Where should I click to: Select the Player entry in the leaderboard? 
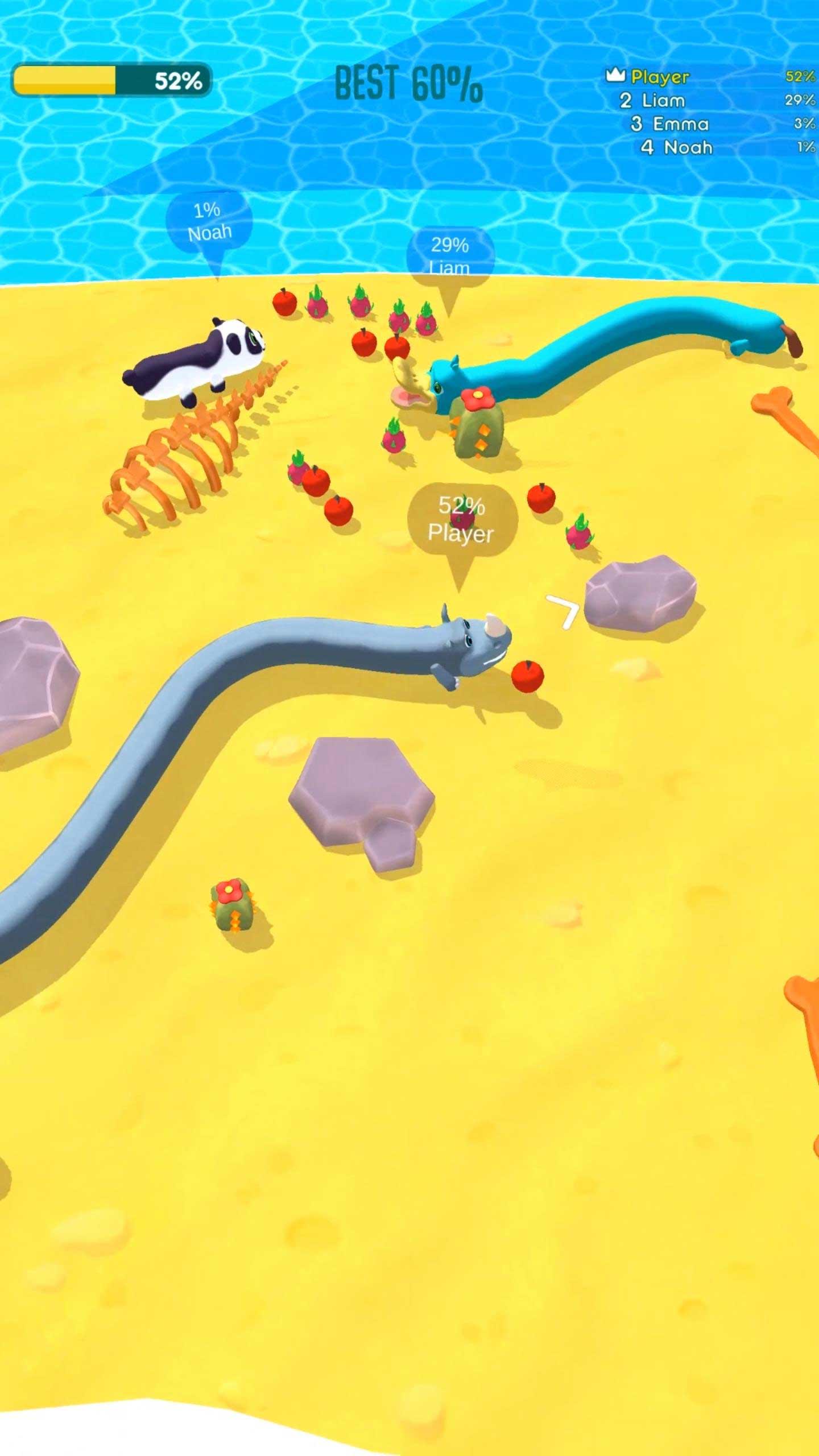(660, 75)
